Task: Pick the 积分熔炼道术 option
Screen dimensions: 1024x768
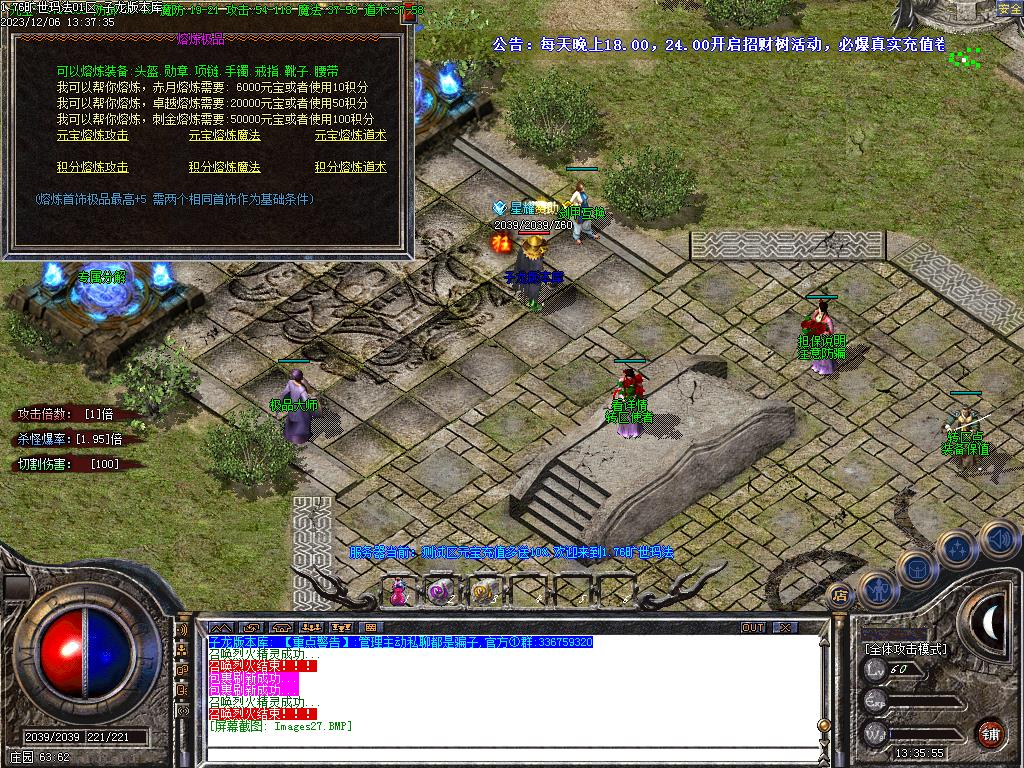Action: pos(350,167)
